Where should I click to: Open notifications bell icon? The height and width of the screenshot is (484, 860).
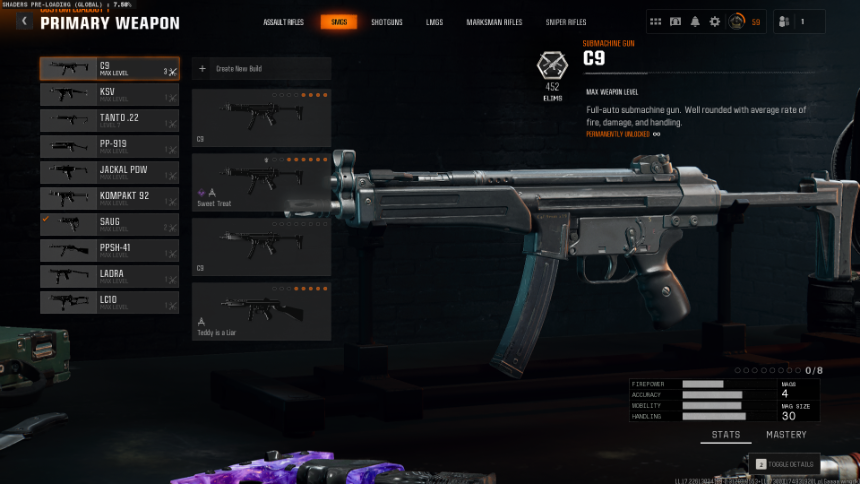pyautogui.click(x=694, y=21)
